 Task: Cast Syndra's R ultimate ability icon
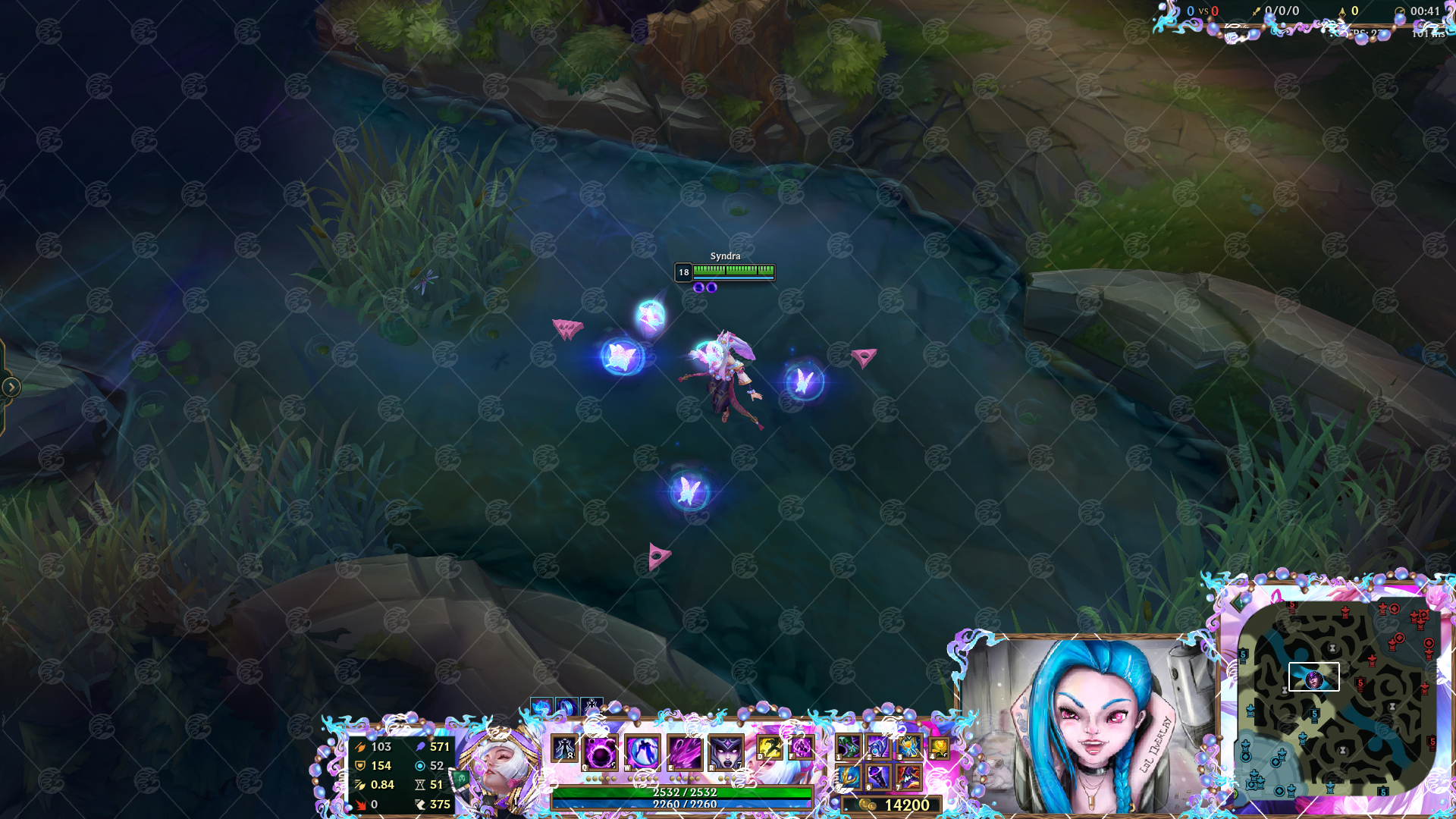(726, 751)
